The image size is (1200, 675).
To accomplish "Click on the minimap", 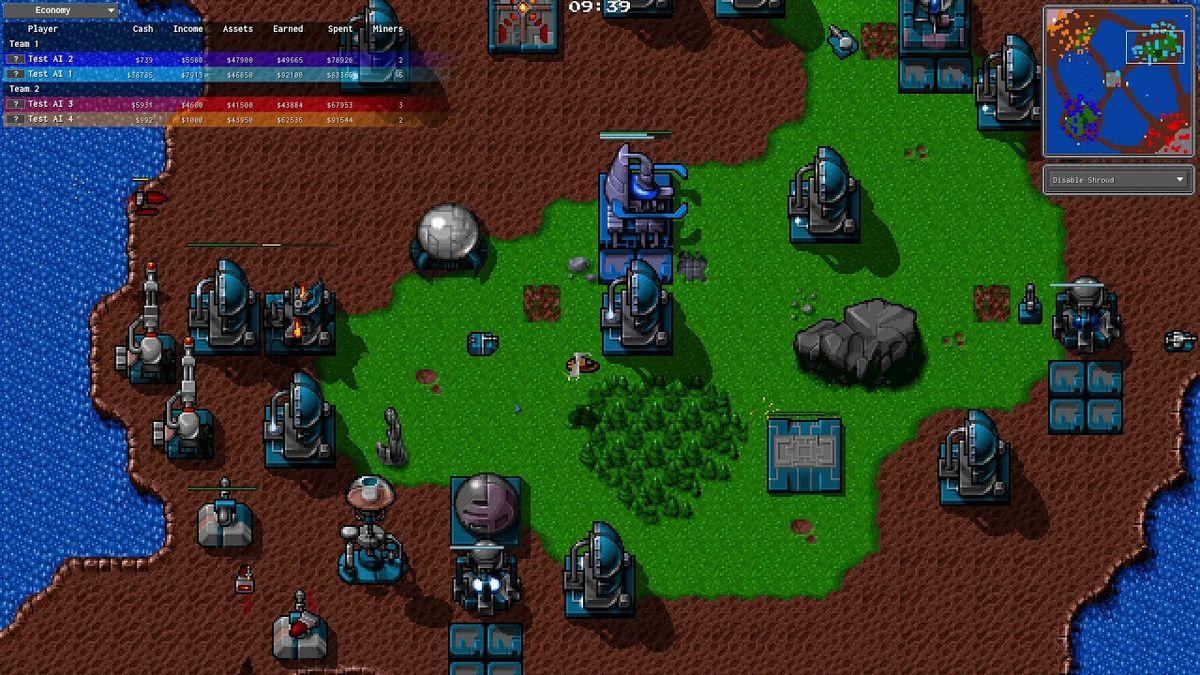I will 1118,81.
